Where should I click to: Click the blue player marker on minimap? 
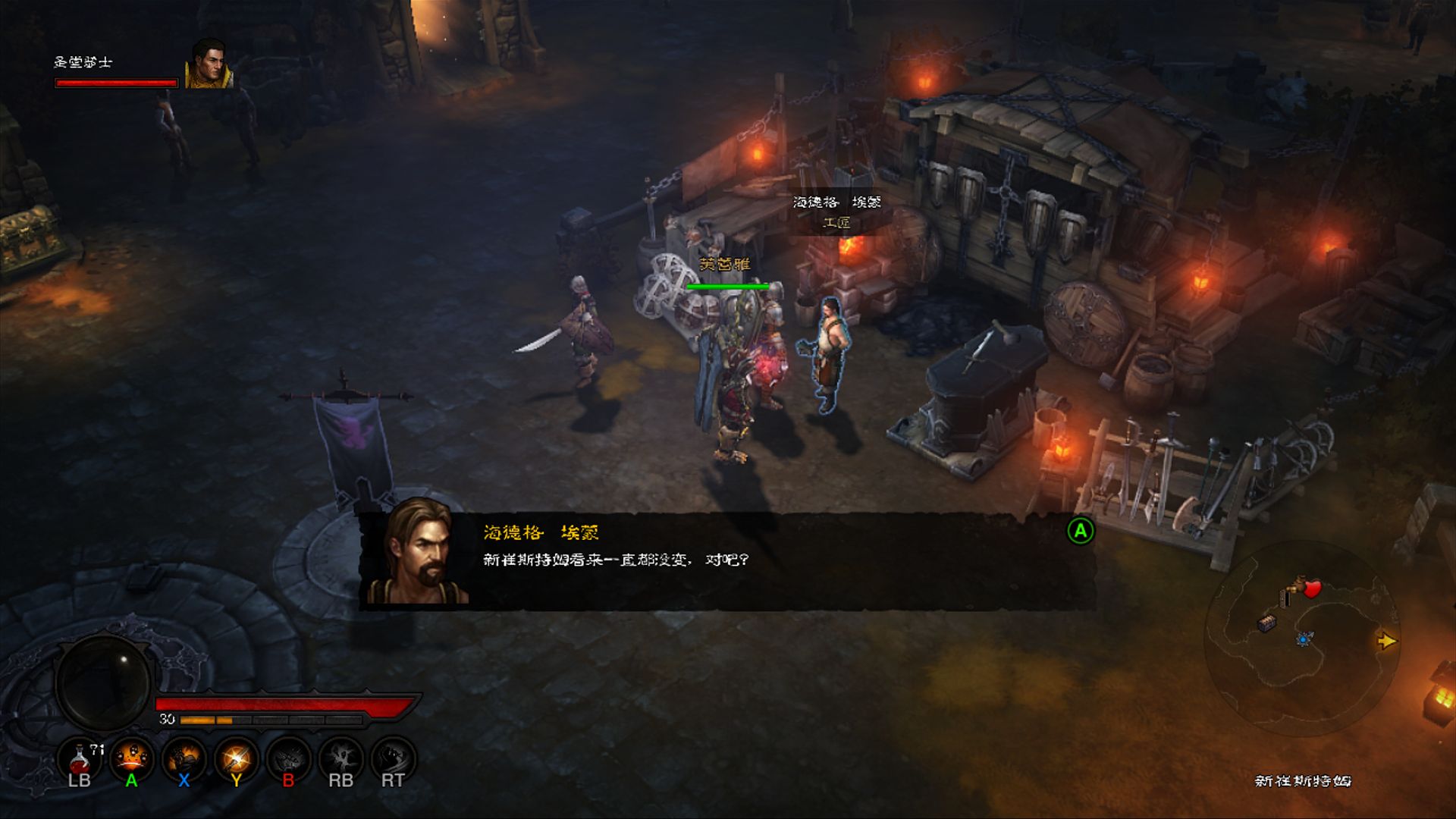click(1304, 640)
